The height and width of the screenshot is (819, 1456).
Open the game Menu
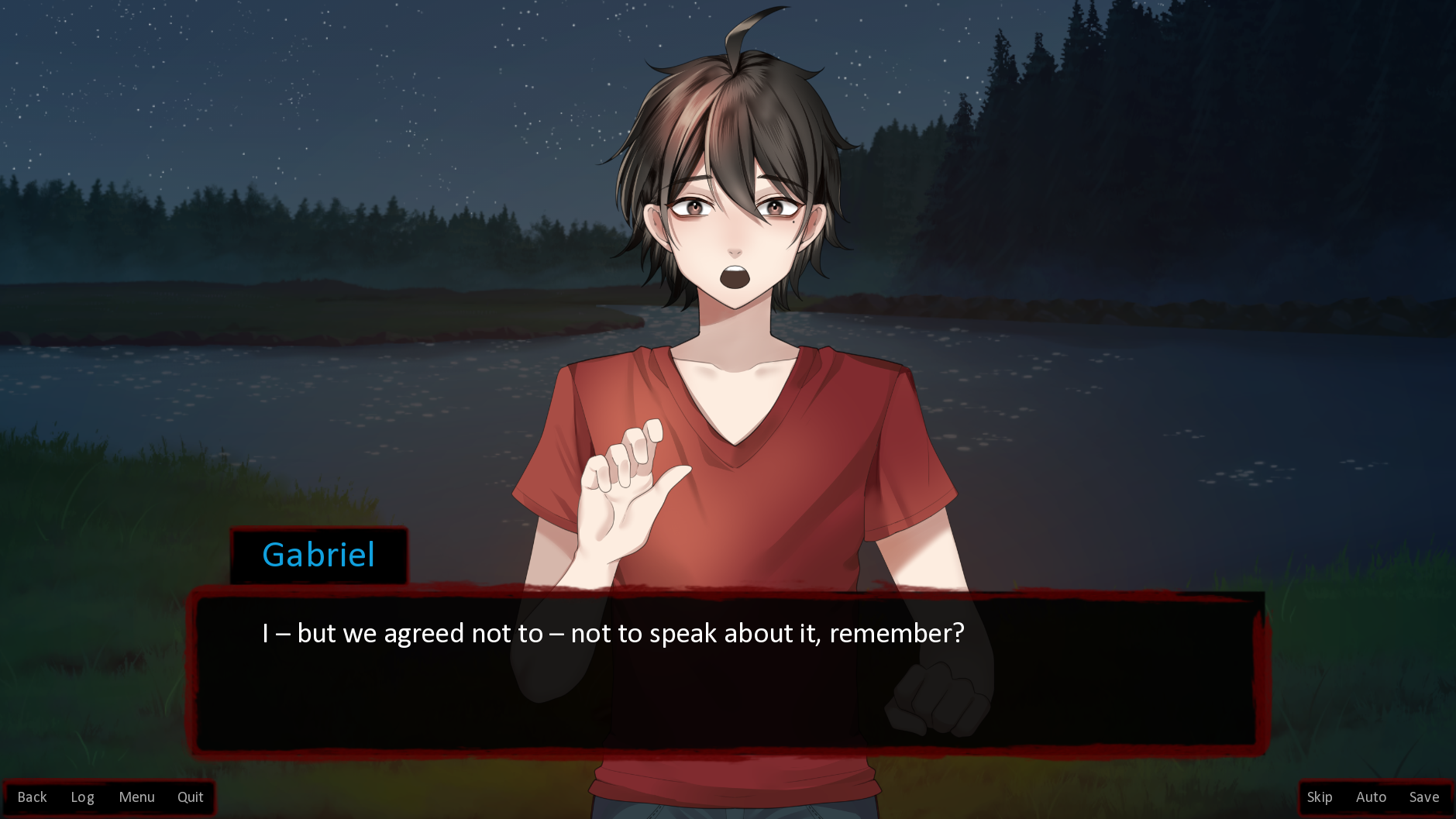coord(136,797)
